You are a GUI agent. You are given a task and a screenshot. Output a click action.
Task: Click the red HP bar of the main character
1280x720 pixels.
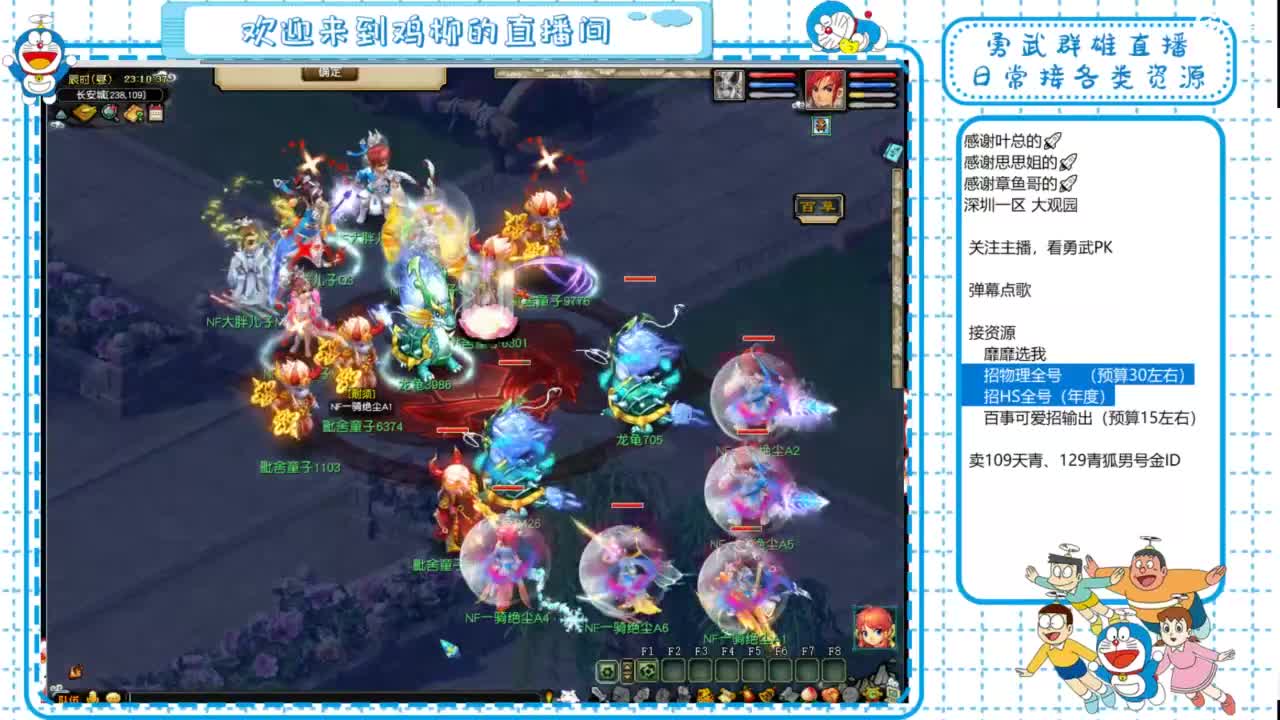[x=871, y=75]
